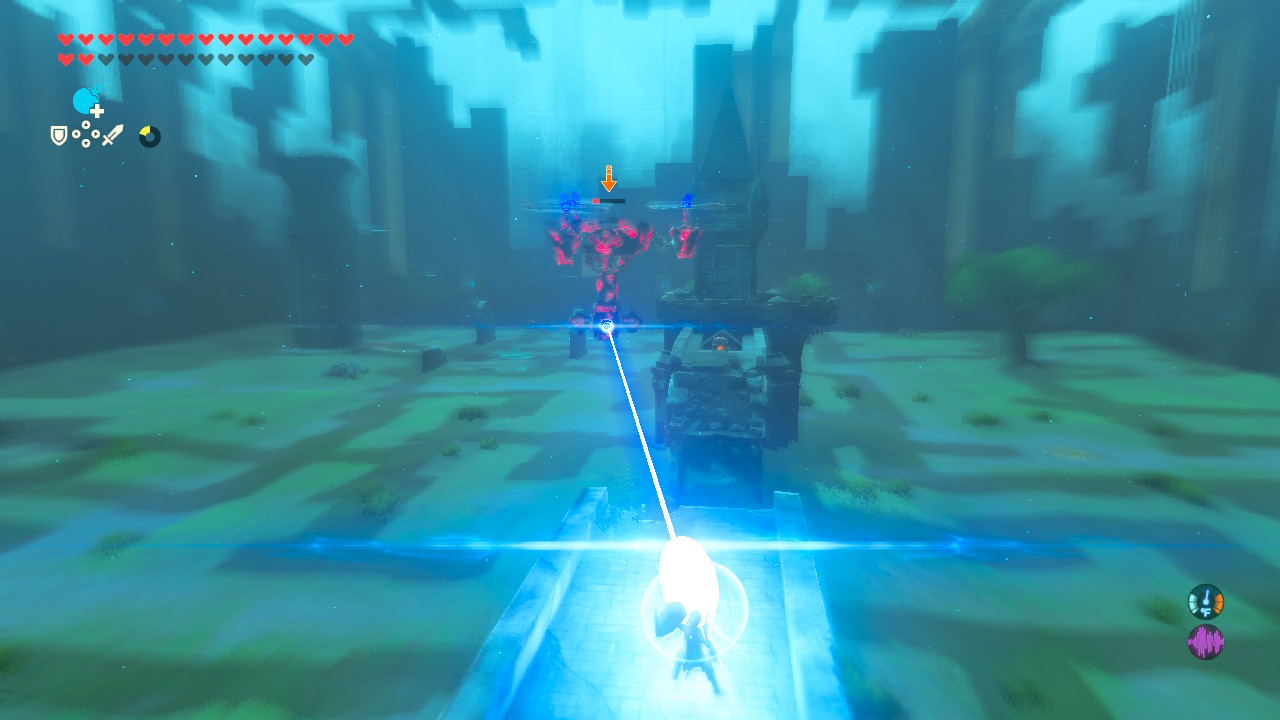Click the shield icon in the HUD

point(58,135)
